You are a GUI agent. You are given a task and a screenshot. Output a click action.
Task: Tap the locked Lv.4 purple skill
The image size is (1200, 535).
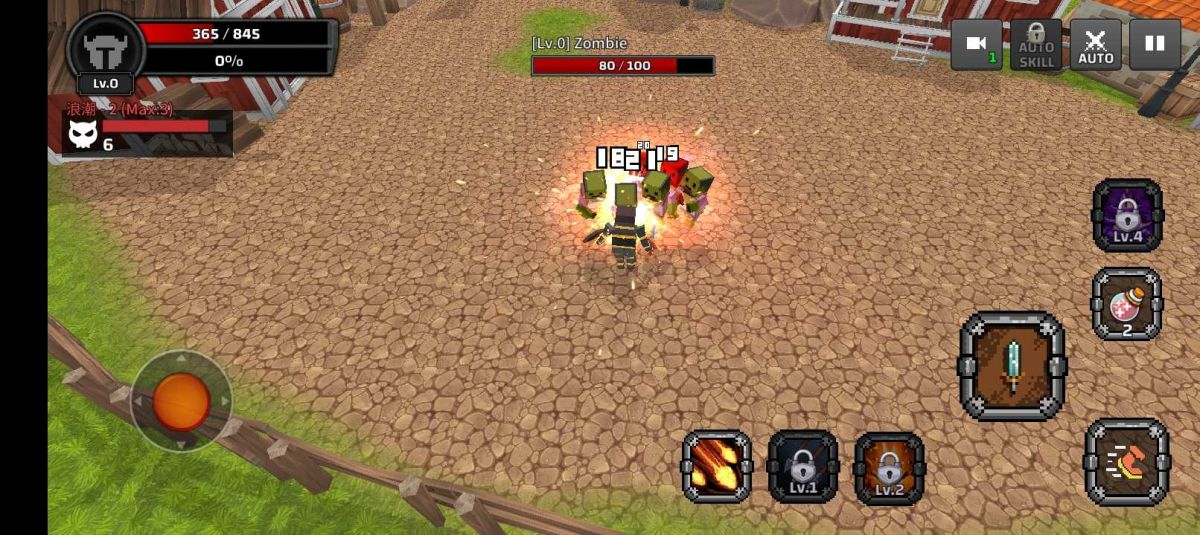tap(1127, 215)
